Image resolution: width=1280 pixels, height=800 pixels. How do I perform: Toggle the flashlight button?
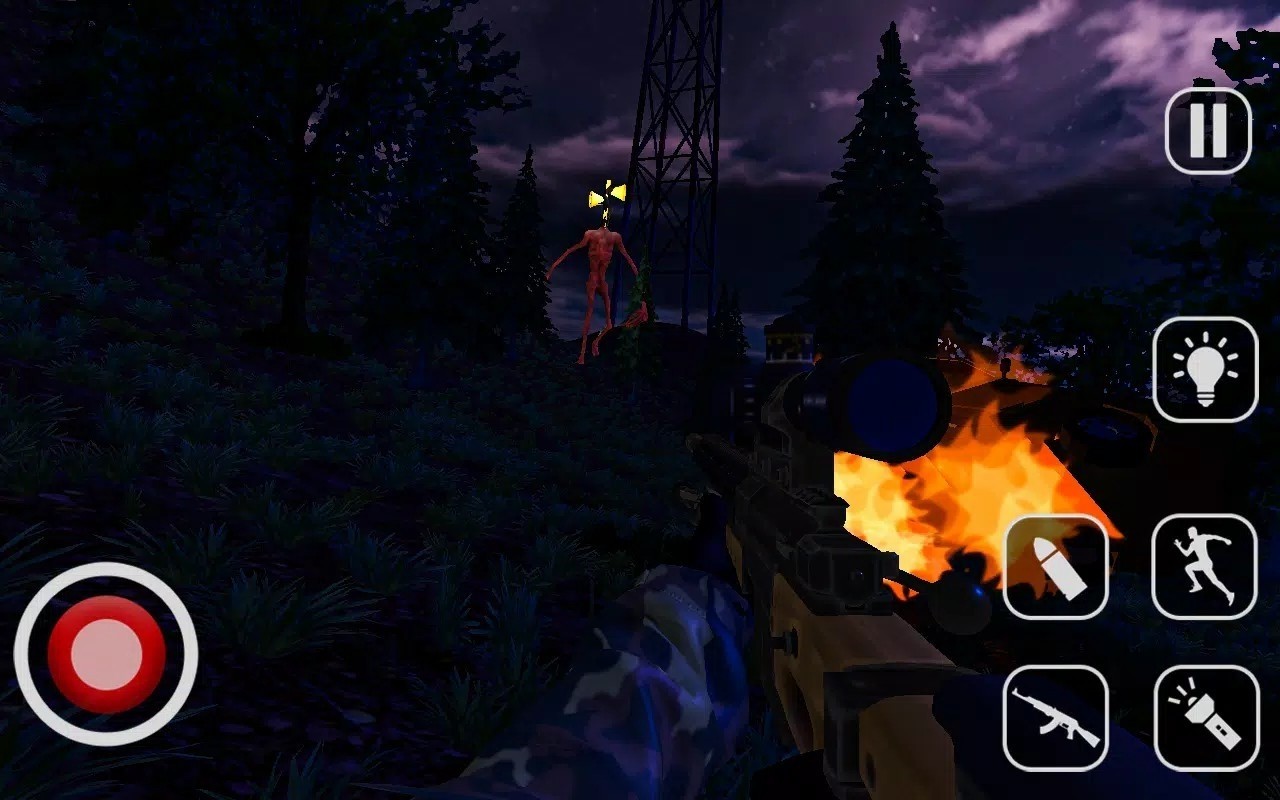(x=1205, y=718)
